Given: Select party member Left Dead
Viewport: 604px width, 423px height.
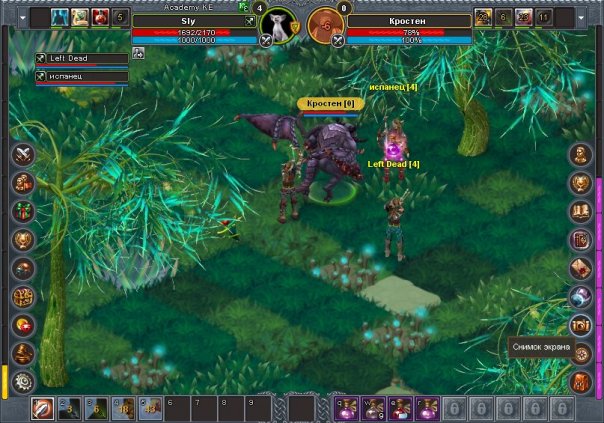Looking at the screenshot, I should (x=82, y=59).
